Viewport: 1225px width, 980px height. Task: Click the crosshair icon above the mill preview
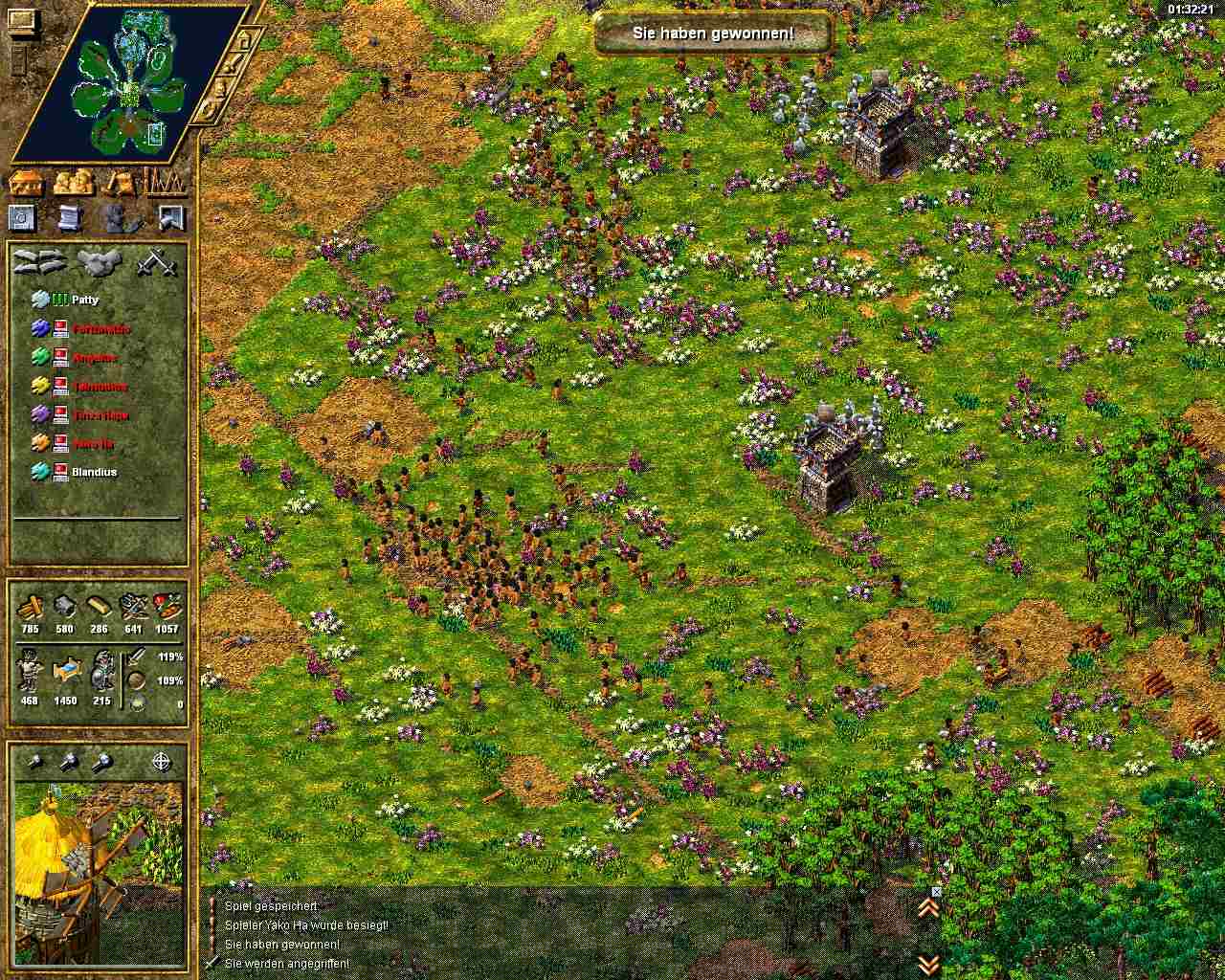click(163, 763)
